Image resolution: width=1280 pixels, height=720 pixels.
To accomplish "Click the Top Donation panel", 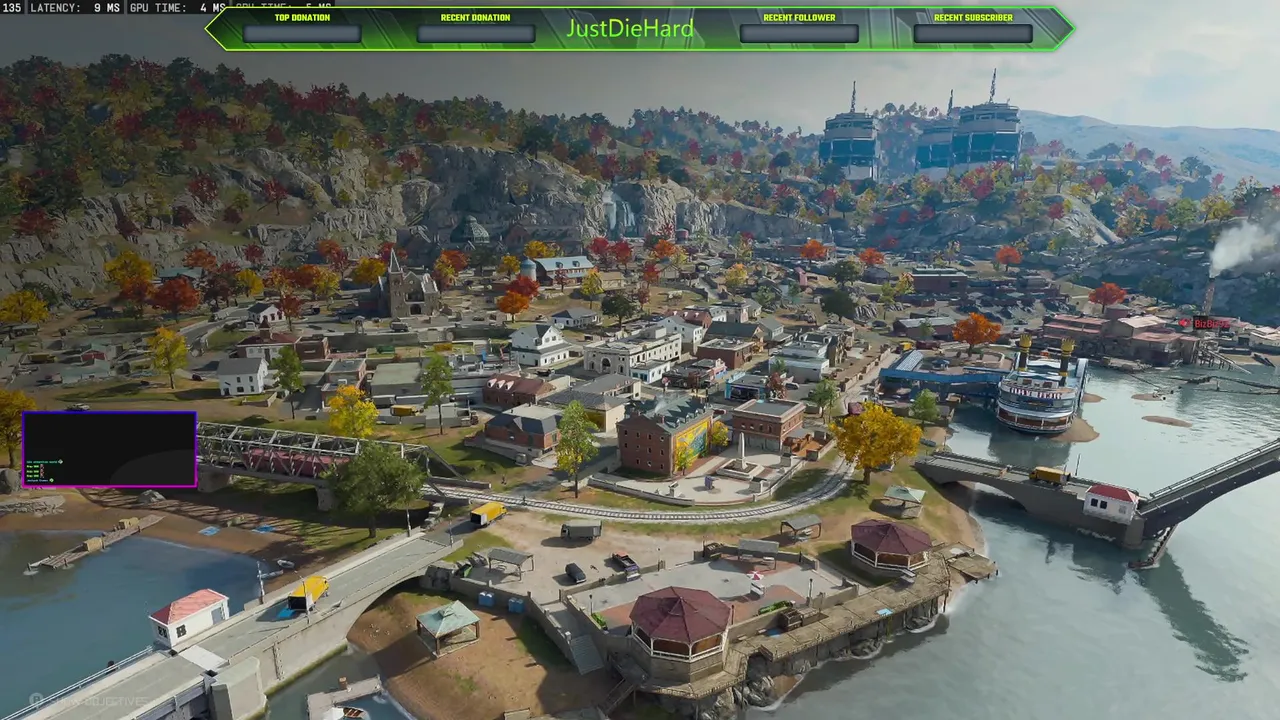I will 302,33.
